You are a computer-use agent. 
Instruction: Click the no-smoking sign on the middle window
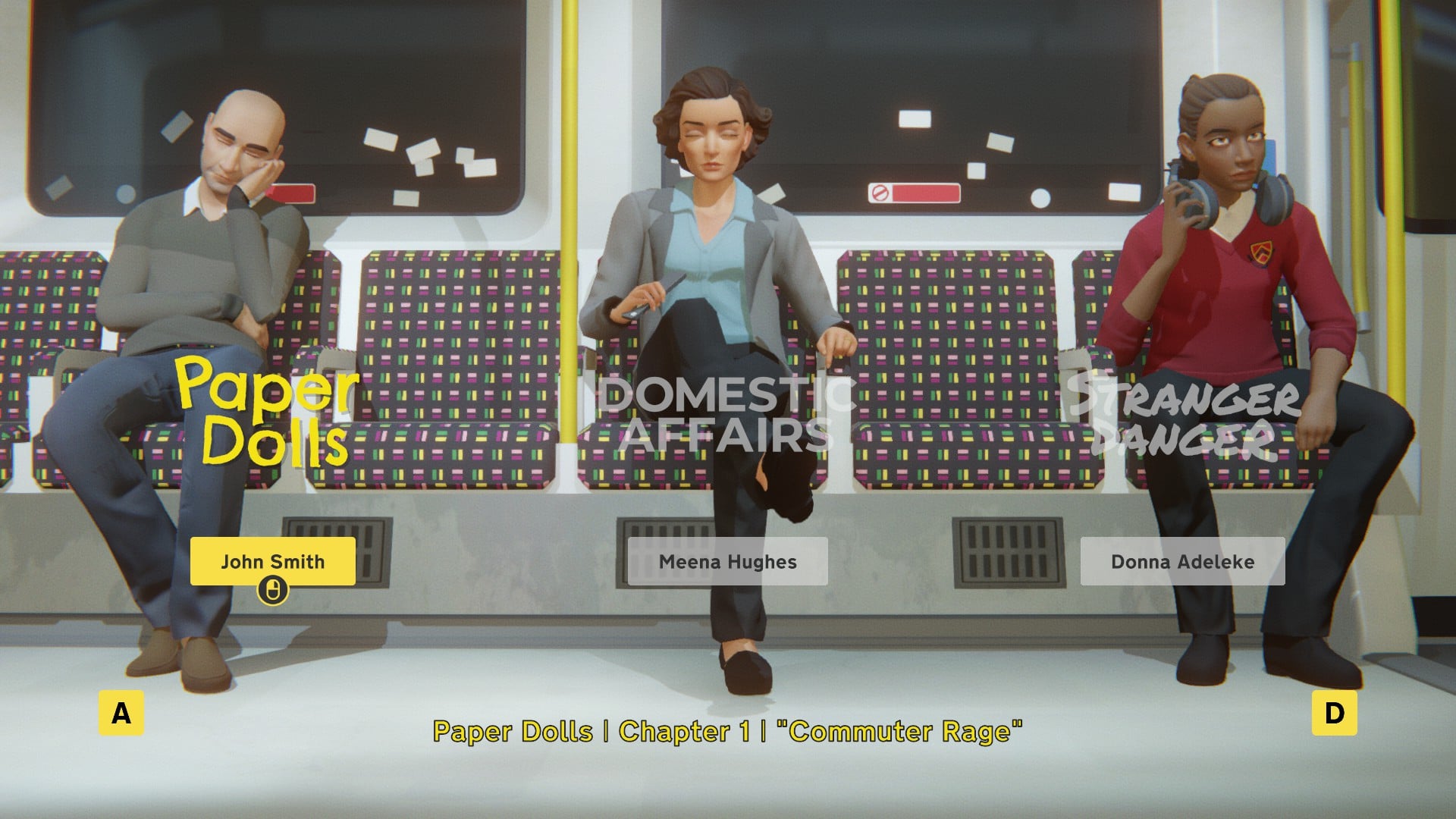tap(880, 193)
